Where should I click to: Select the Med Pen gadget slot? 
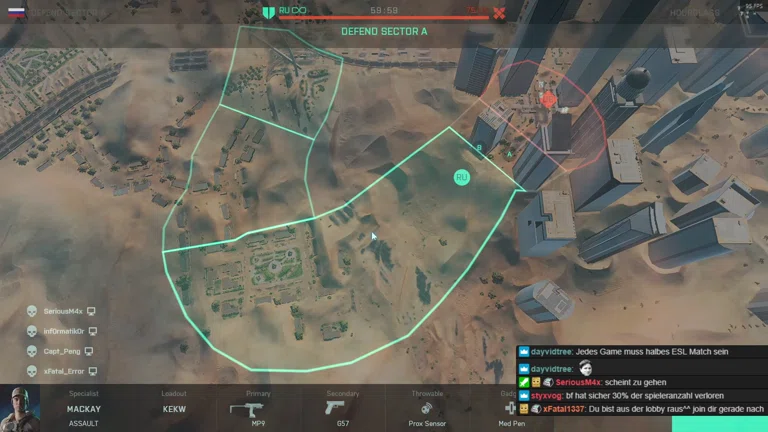pyautogui.click(x=510, y=409)
